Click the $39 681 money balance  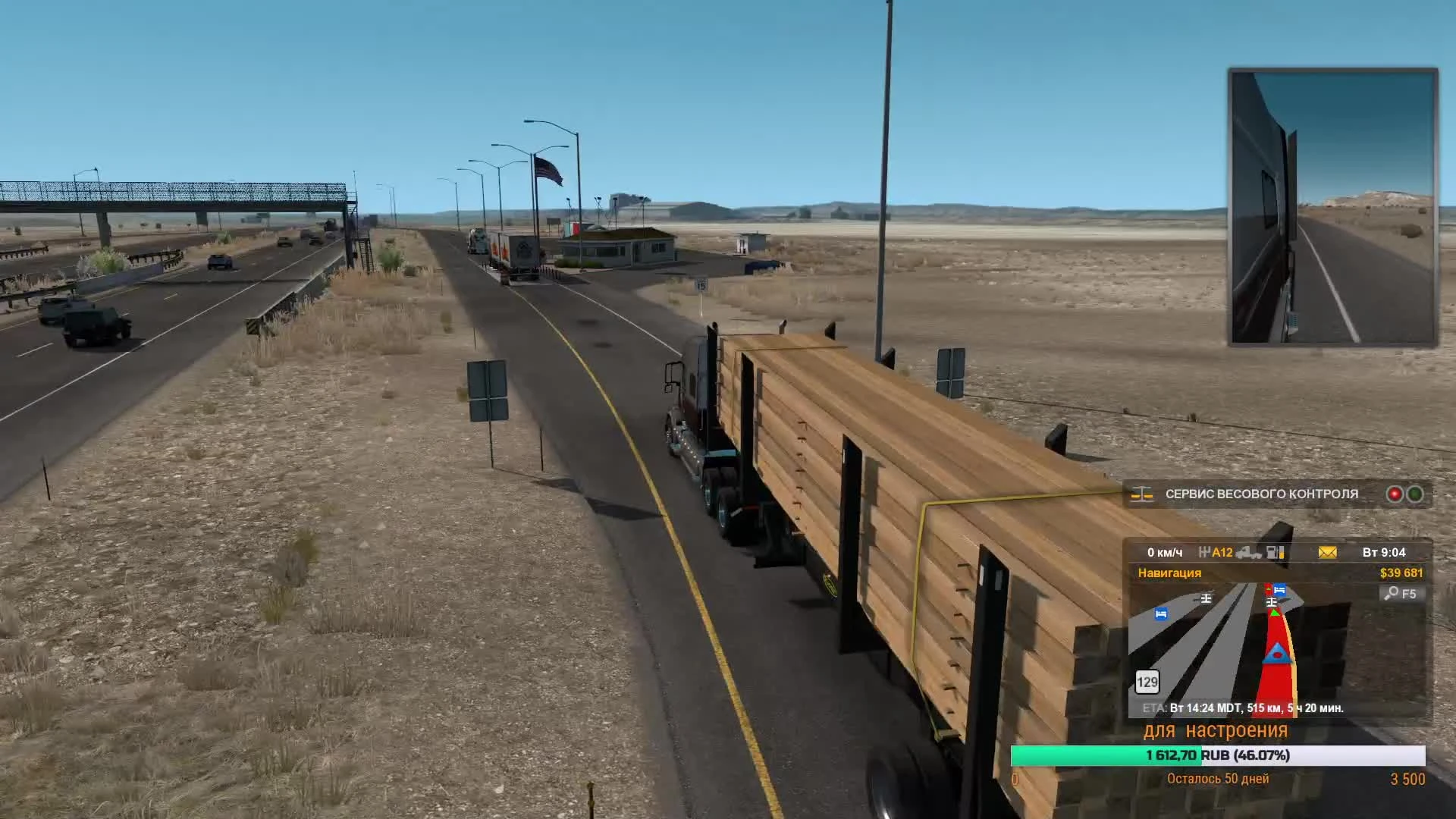(1399, 573)
